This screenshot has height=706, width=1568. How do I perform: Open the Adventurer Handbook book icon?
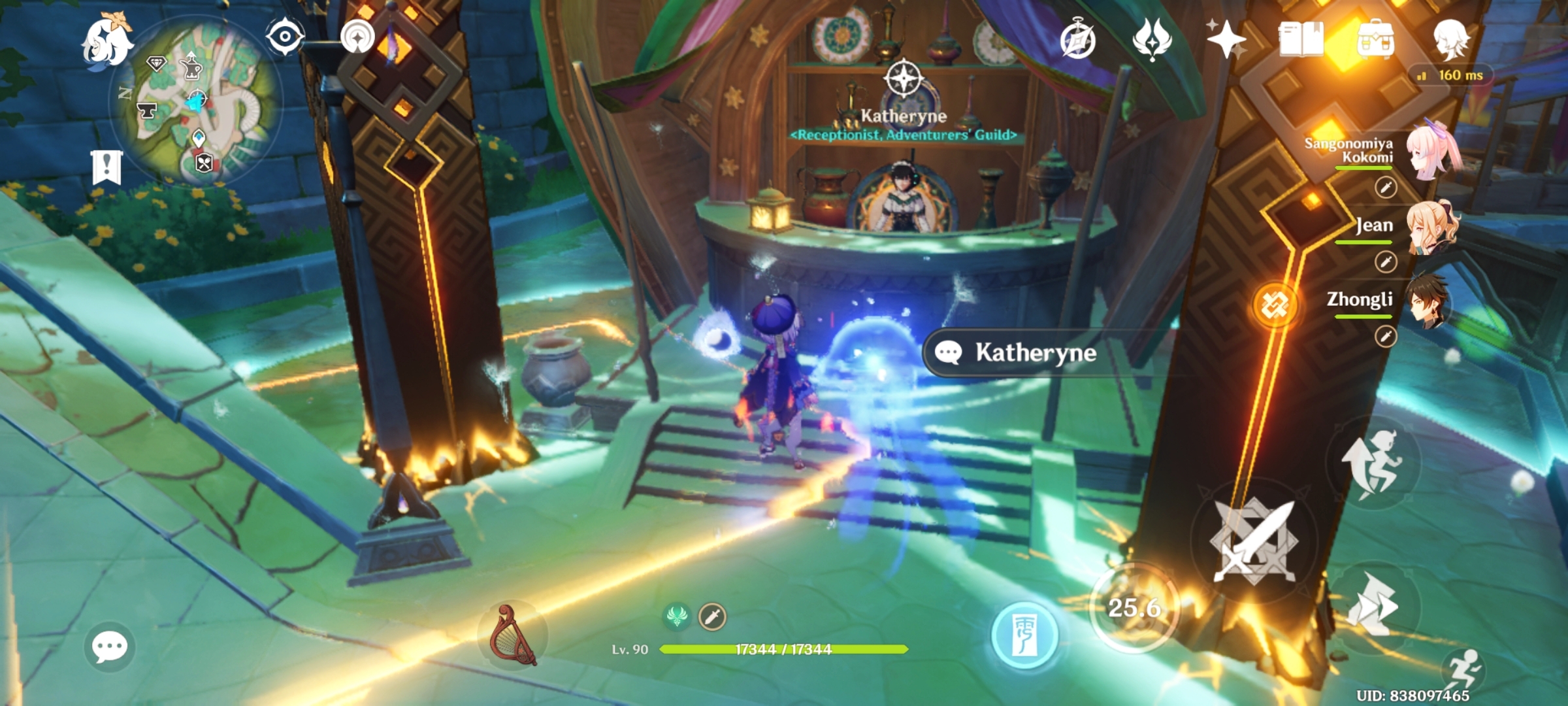(1302, 38)
